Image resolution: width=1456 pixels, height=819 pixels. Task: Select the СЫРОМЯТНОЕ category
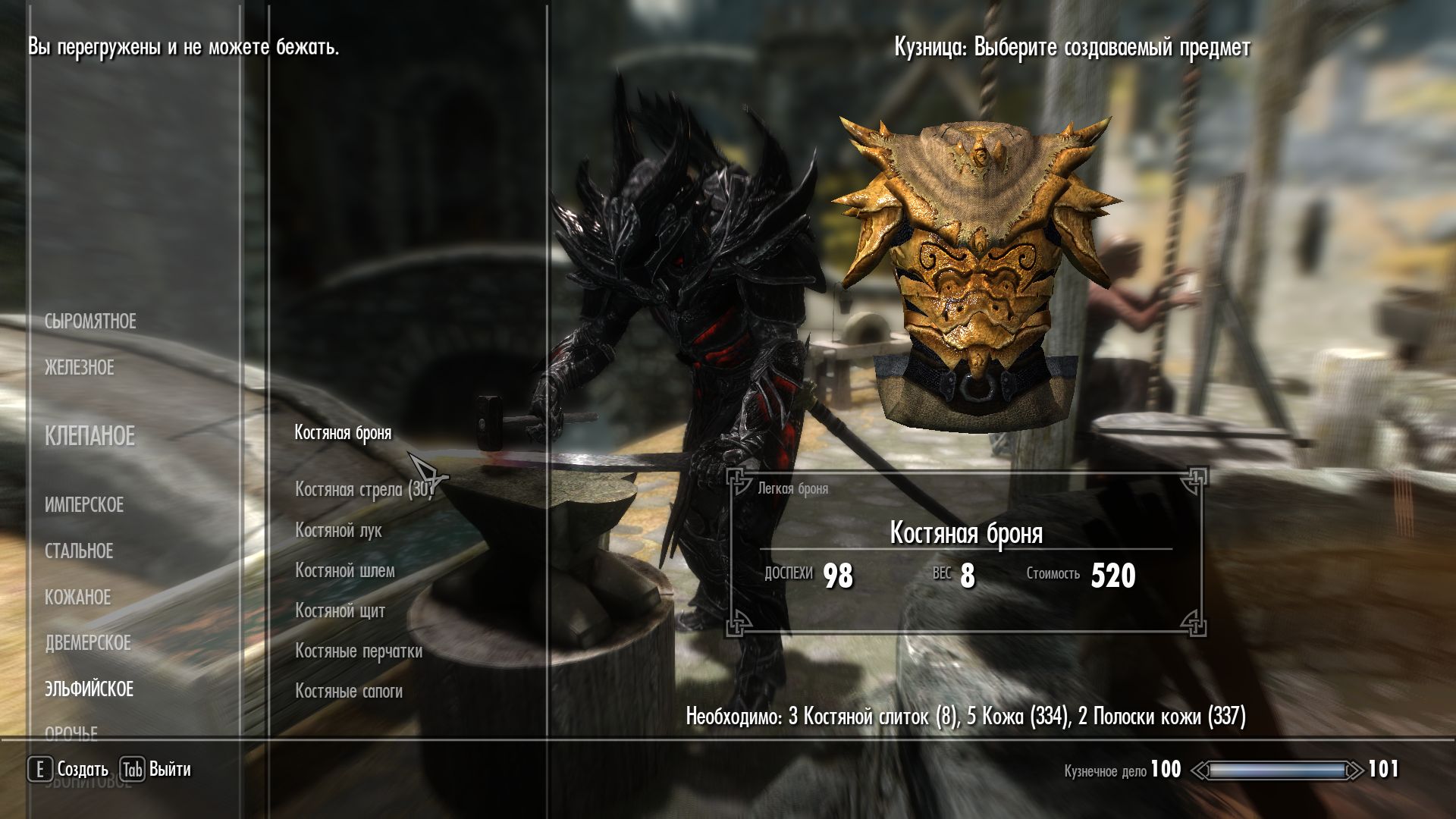tap(90, 322)
